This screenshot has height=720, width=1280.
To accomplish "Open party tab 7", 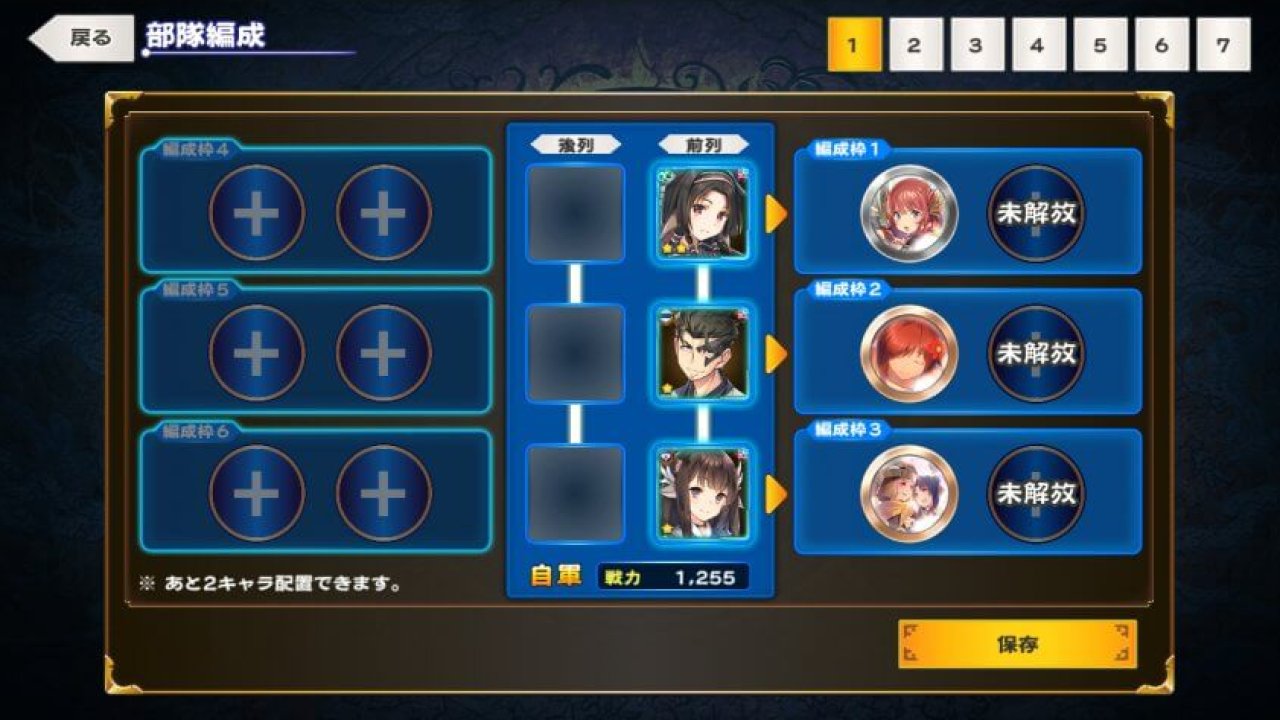I will coord(1223,45).
